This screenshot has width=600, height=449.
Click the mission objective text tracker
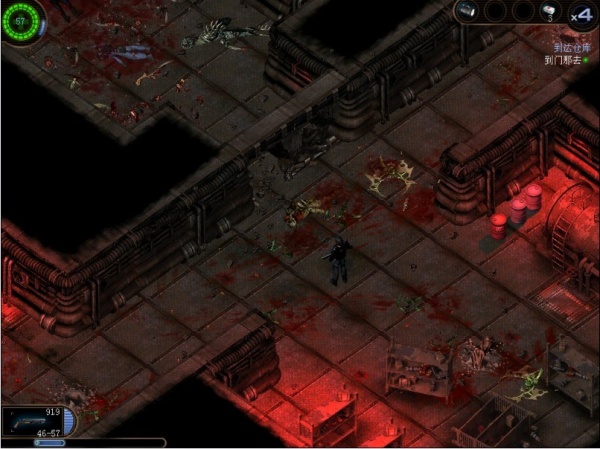565,53
